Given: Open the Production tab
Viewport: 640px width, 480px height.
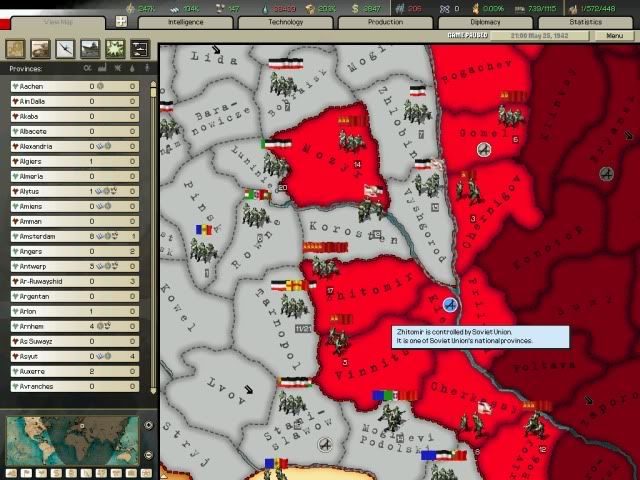Looking at the screenshot, I should [x=386, y=21].
